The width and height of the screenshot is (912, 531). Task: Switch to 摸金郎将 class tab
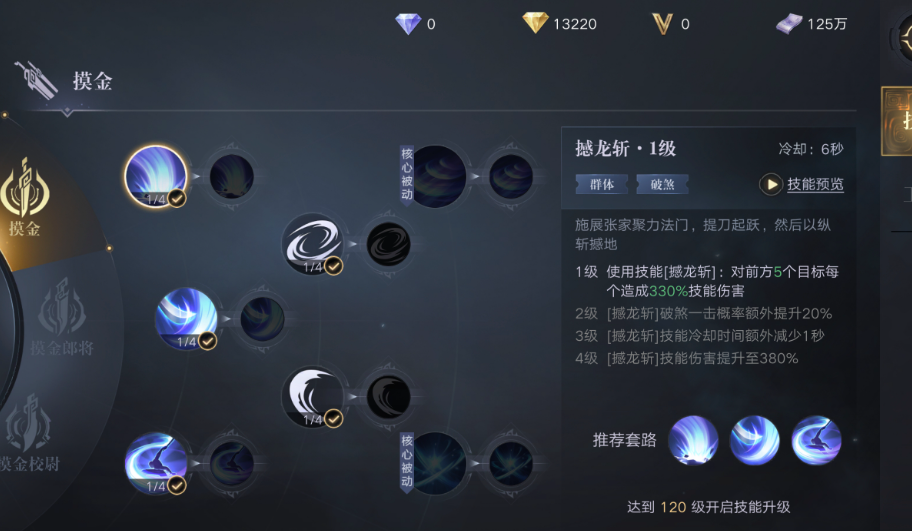pyautogui.click(x=60, y=320)
